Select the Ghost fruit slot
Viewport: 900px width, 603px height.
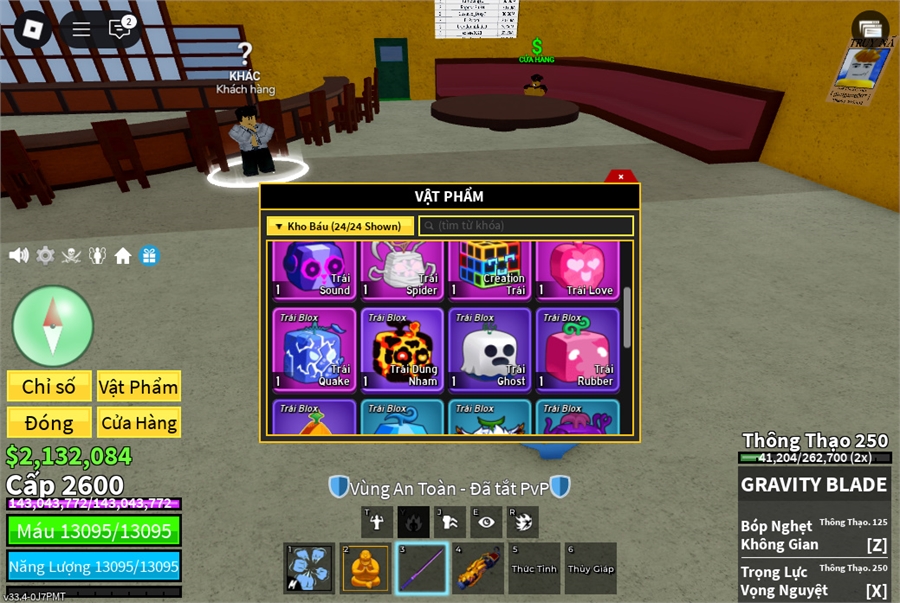488,347
